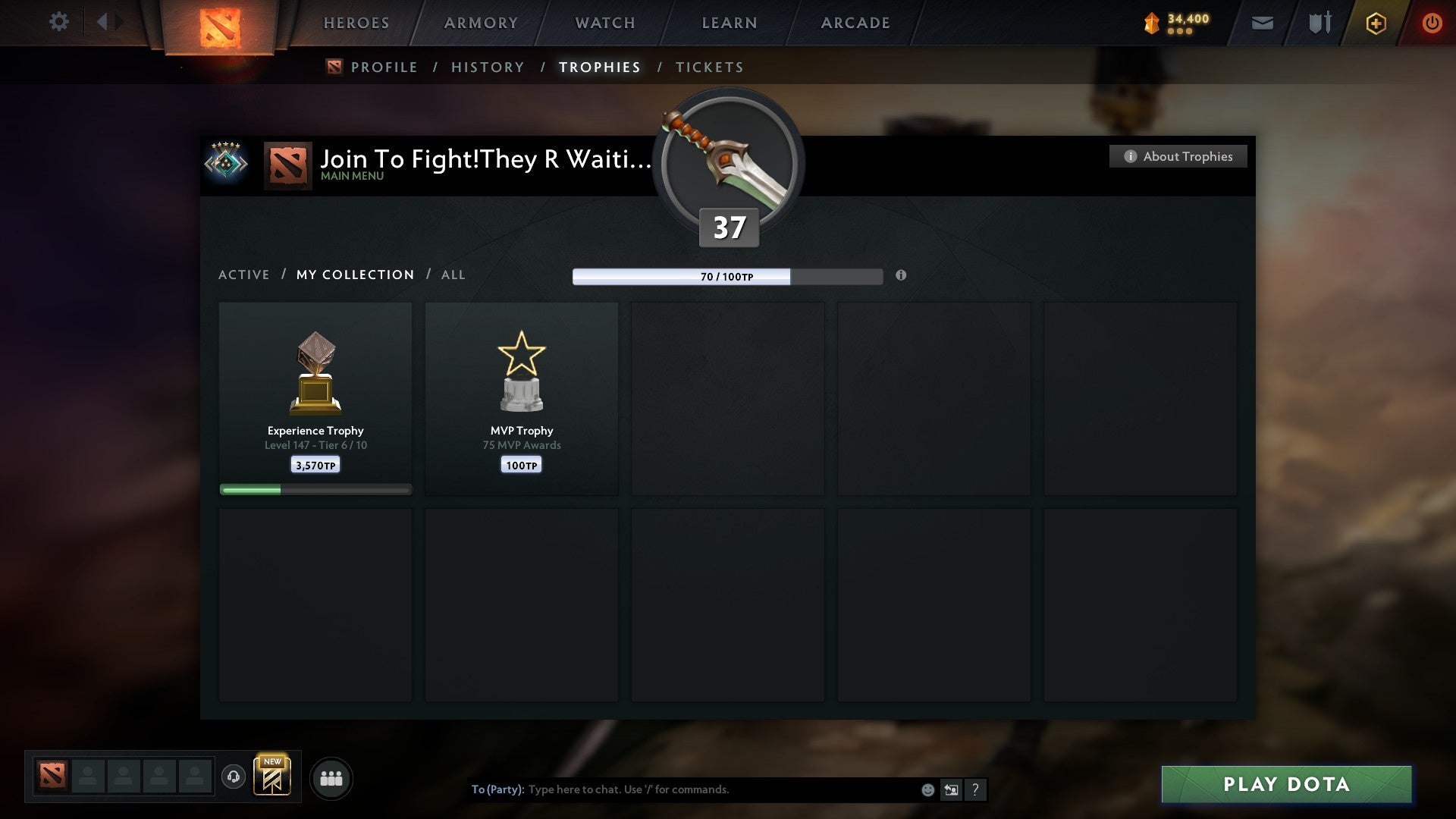Open the friends list icon
This screenshot has width=1456, height=819.
[331, 778]
